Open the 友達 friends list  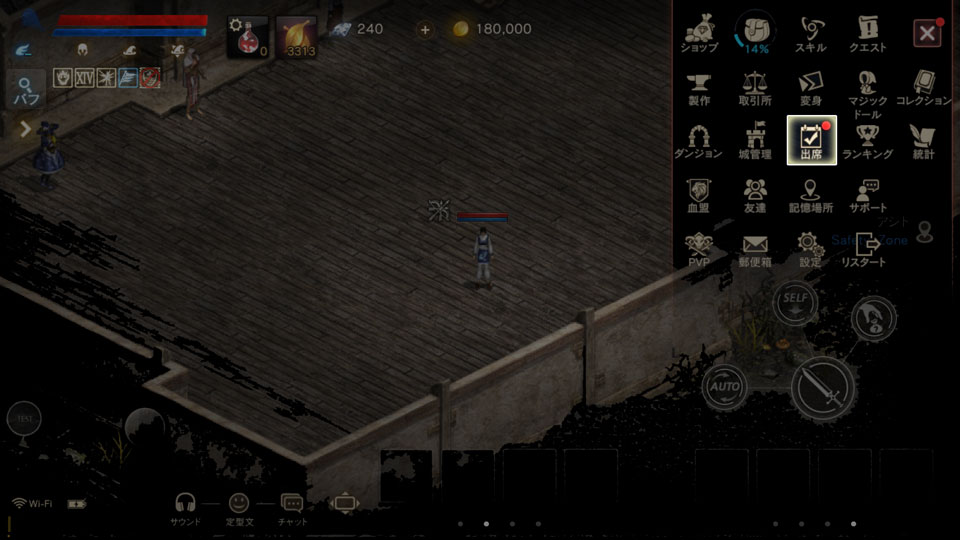pos(754,194)
